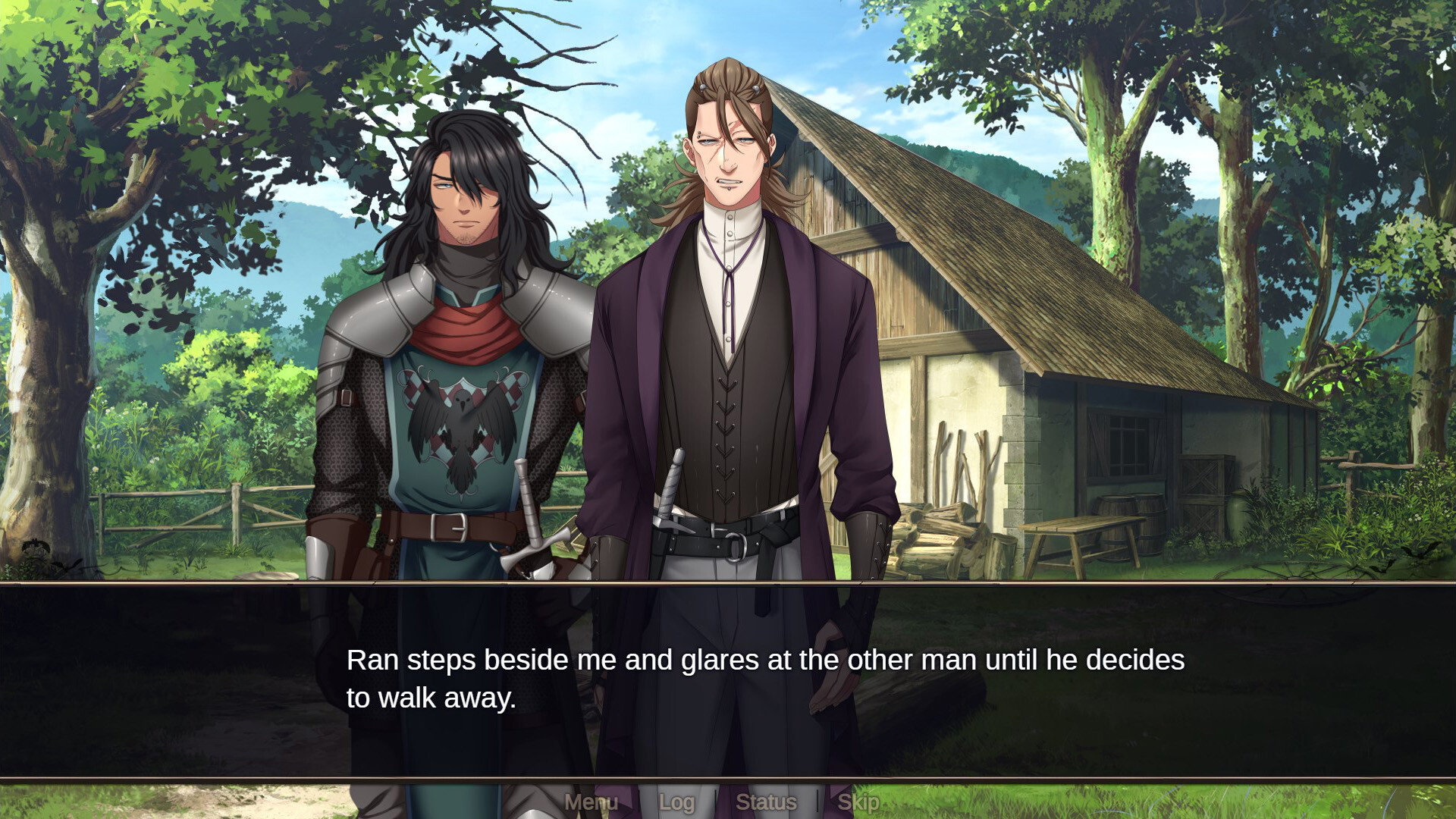Open the Menu from the bottom bar
The height and width of the screenshot is (819, 1456).
pyautogui.click(x=591, y=802)
